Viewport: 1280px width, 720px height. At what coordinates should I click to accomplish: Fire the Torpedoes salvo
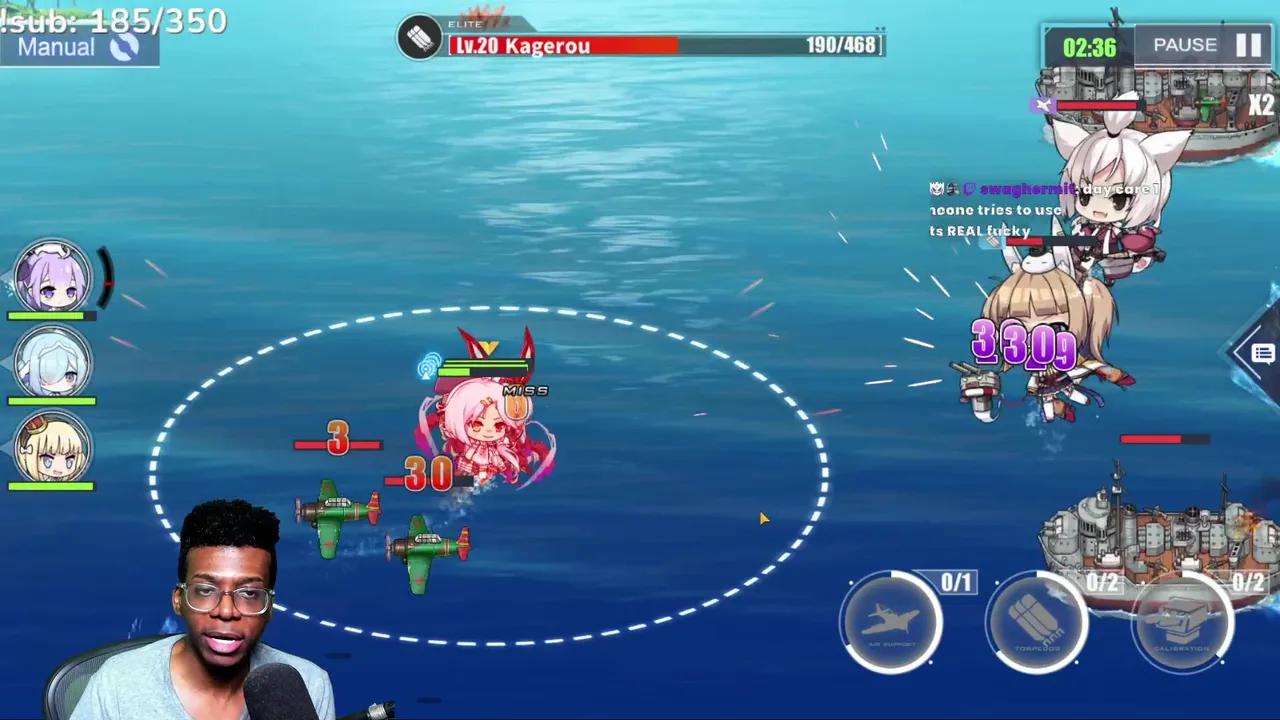[1037, 620]
